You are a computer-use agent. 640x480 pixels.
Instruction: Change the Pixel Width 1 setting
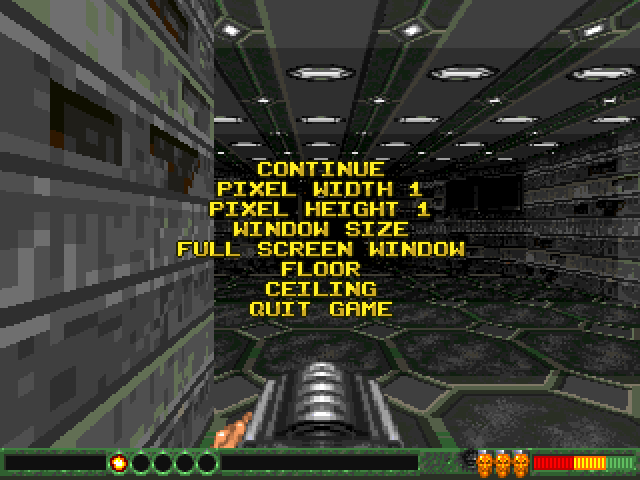pos(320,189)
